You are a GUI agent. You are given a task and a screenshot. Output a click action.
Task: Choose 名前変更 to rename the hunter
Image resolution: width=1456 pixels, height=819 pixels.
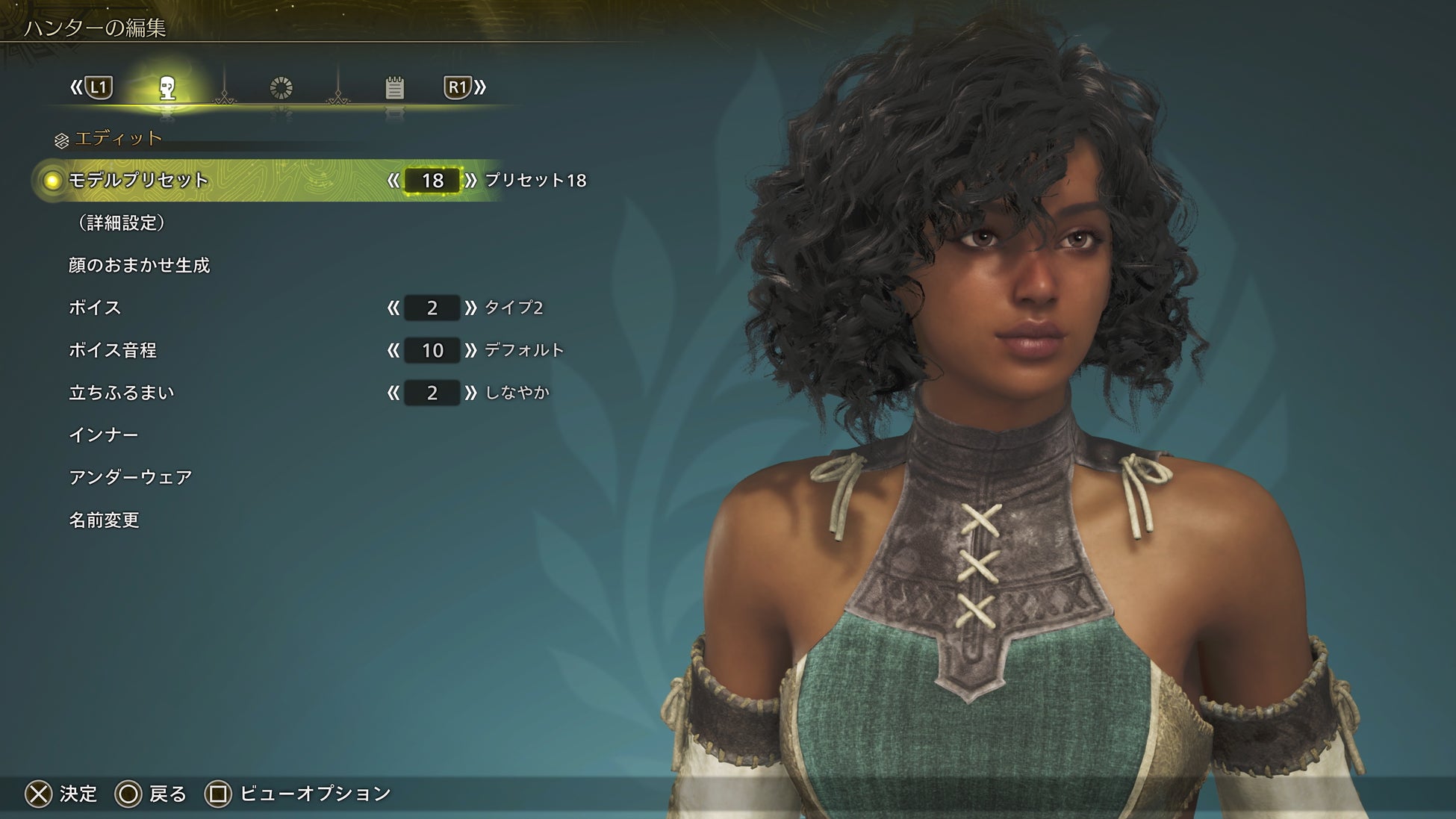(104, 520)
